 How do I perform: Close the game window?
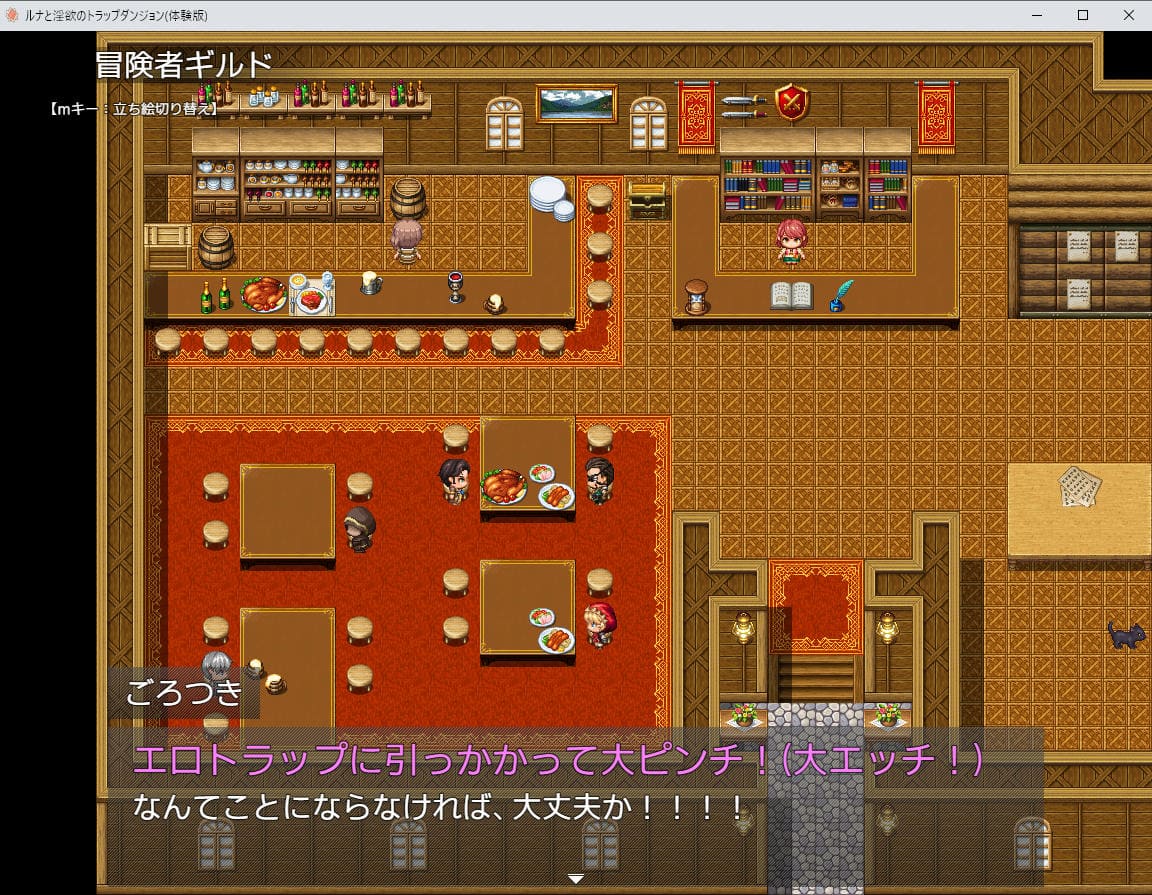coord(1128,15)
